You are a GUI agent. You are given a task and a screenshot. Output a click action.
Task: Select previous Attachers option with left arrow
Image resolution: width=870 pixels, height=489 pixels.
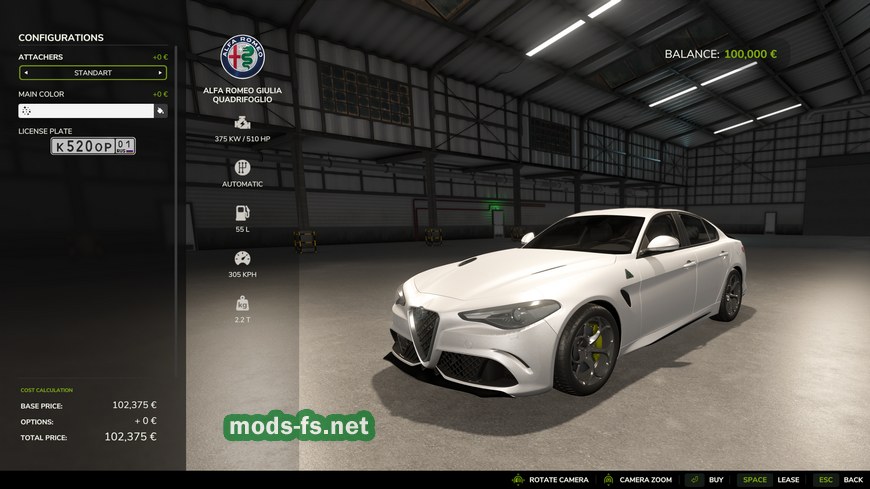tap(26, 73)
